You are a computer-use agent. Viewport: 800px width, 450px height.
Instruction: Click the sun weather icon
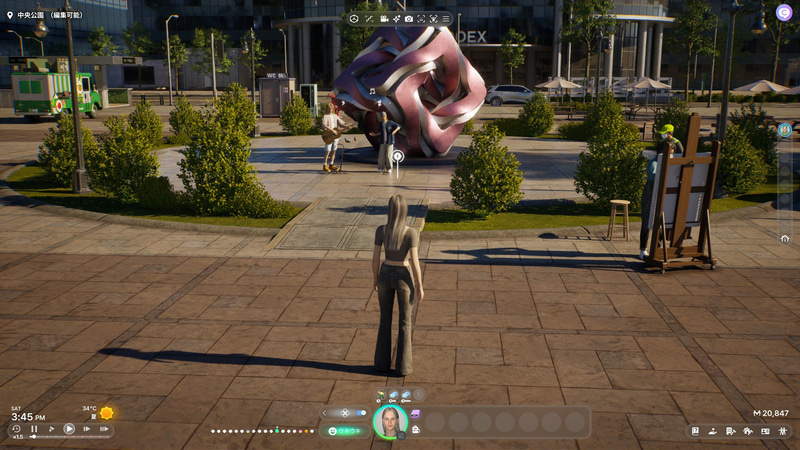(106, 413)
